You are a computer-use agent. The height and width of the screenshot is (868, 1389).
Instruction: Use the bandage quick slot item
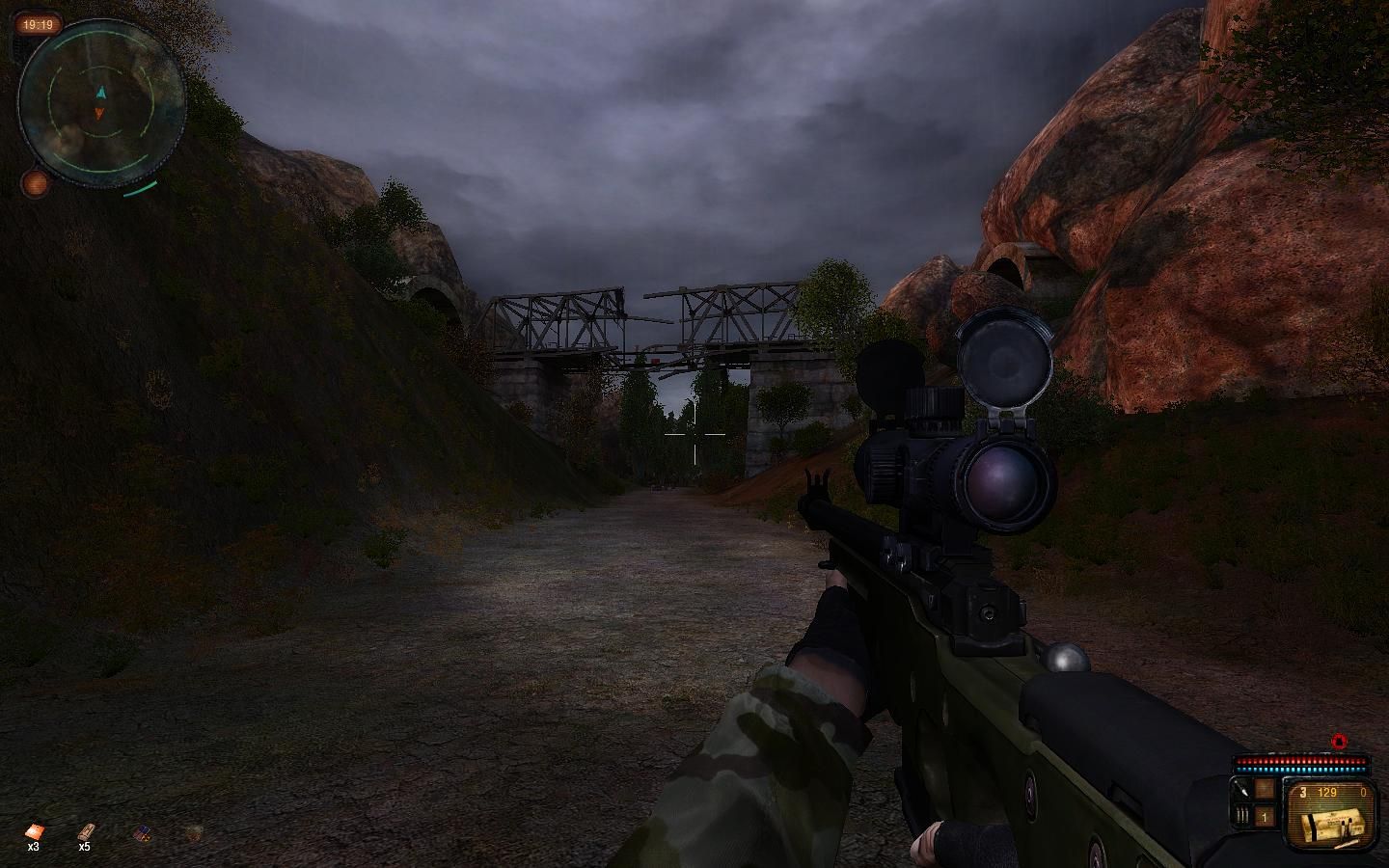pyautogui.click(x=86, y=831)
